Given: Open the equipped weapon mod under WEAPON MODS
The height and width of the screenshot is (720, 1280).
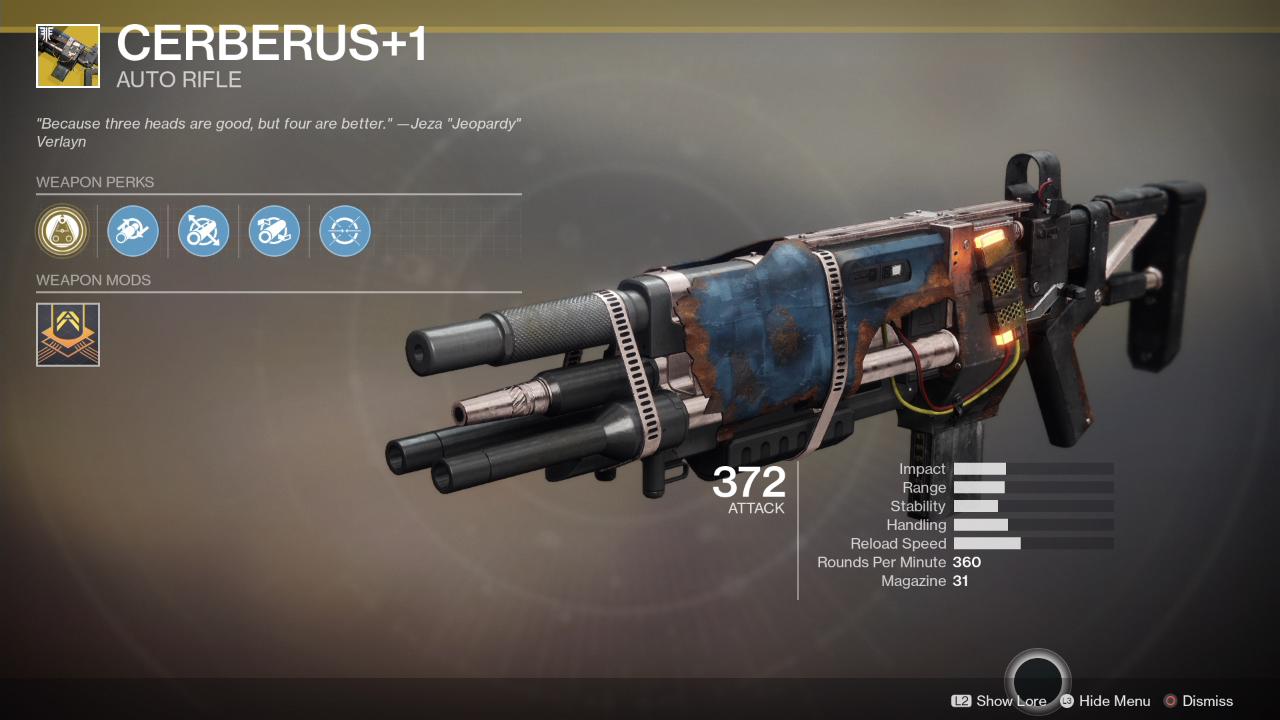Looking at the screenshot, I should point(67,334).
